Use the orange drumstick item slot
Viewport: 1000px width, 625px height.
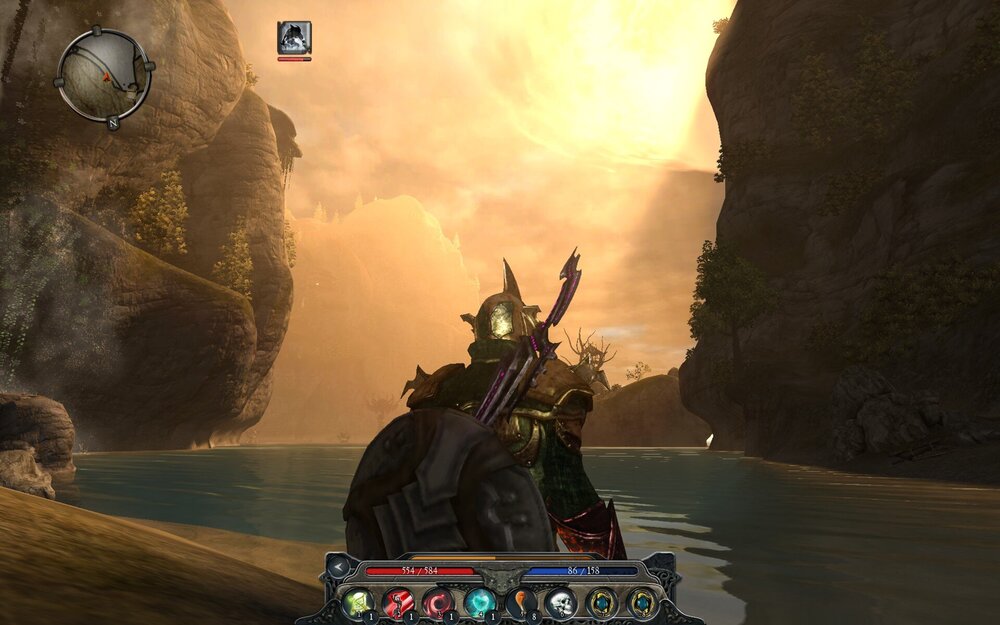[520, 602]
